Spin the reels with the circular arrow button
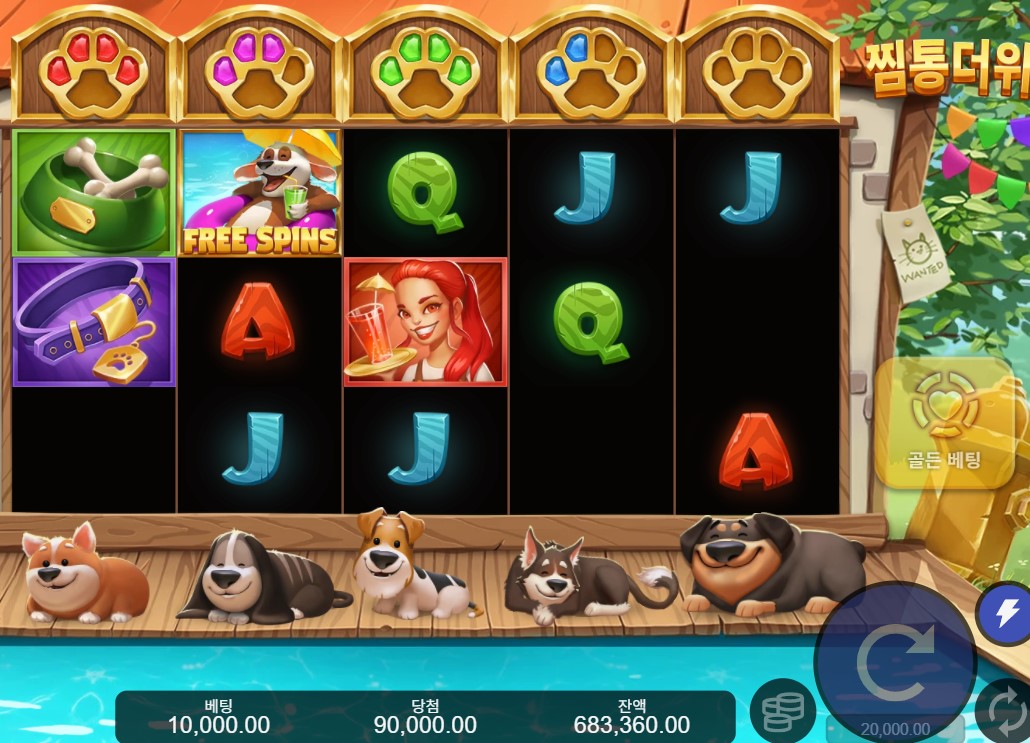The width and height of the screenshot is (1030, 743). (x=895, y=661)
